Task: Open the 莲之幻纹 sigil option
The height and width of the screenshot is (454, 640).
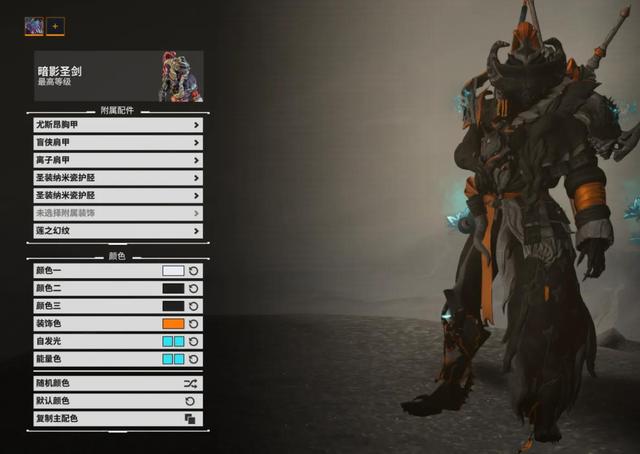Action: click(117, 231)
